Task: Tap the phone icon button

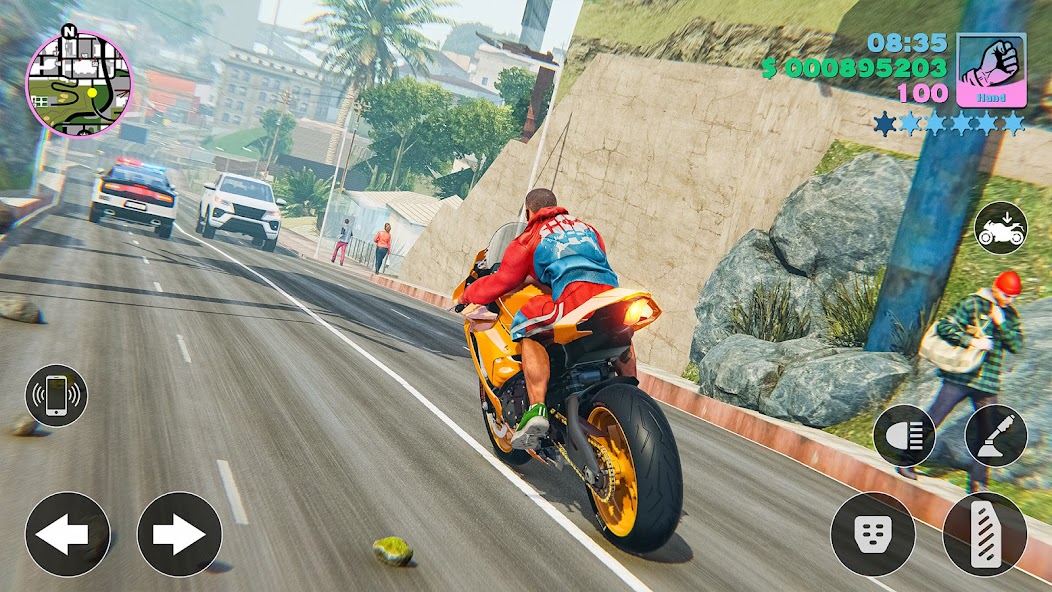Action: click(x=56, y=396)
